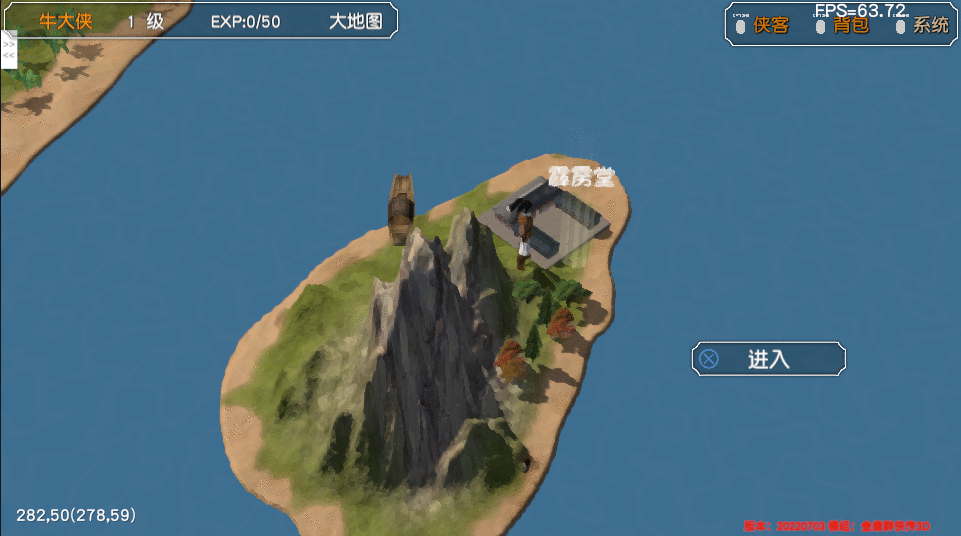Open the 大地图 world map

coord(356,21)
